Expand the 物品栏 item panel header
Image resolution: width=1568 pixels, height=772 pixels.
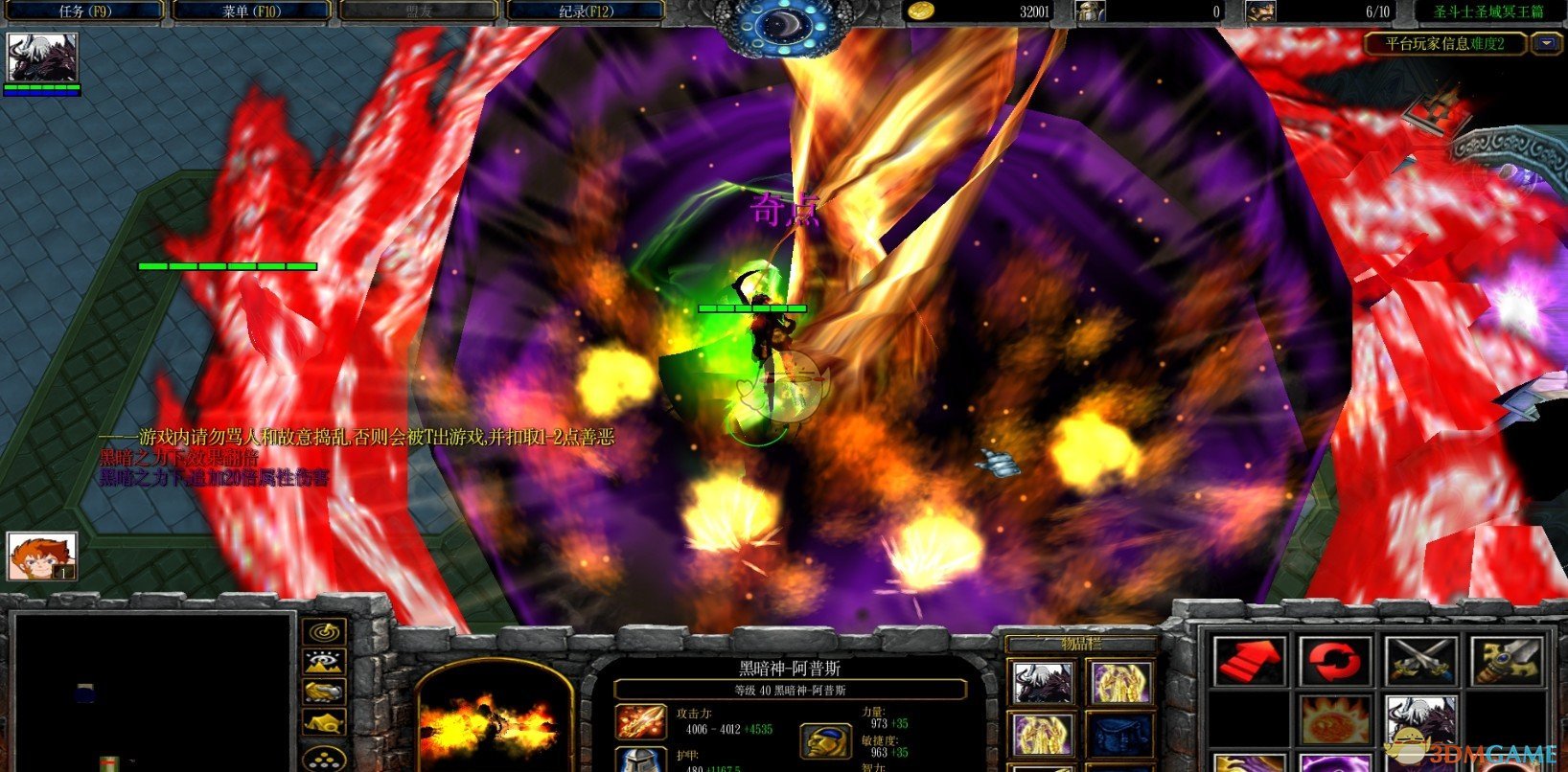1082,644
